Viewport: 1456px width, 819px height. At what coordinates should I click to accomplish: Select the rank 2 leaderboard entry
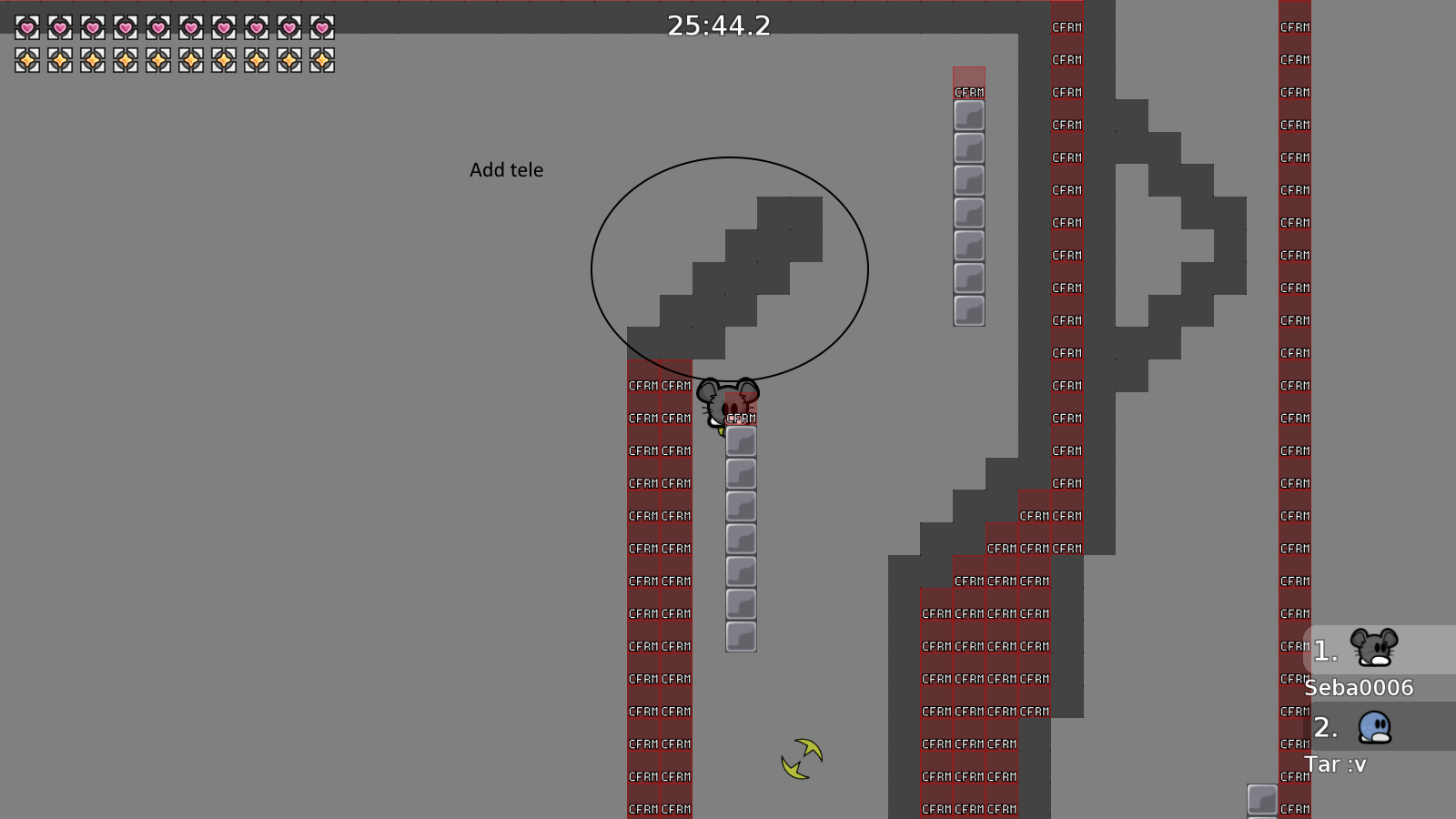pos(1324,728)
